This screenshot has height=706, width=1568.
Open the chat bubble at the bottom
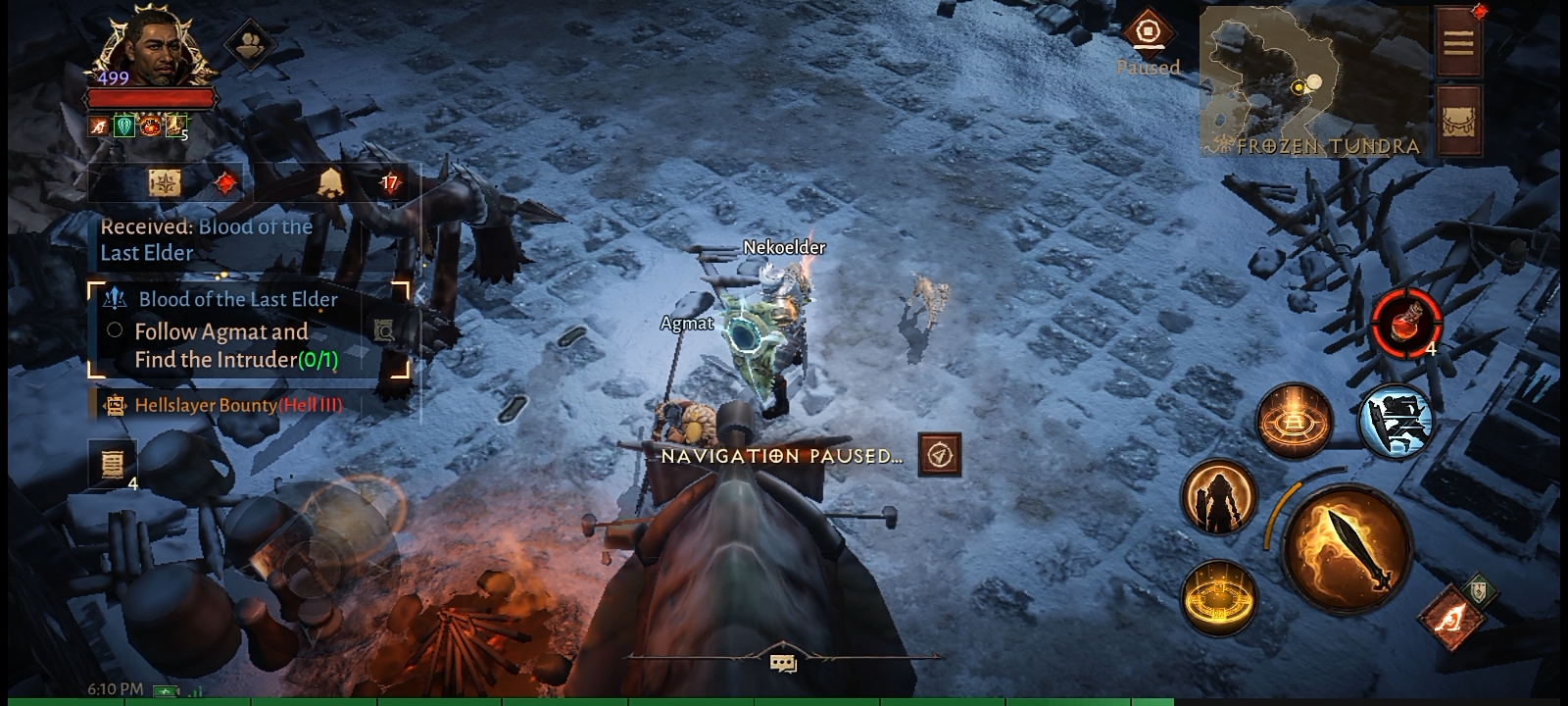pyautogui.click(x=782, y=664)
